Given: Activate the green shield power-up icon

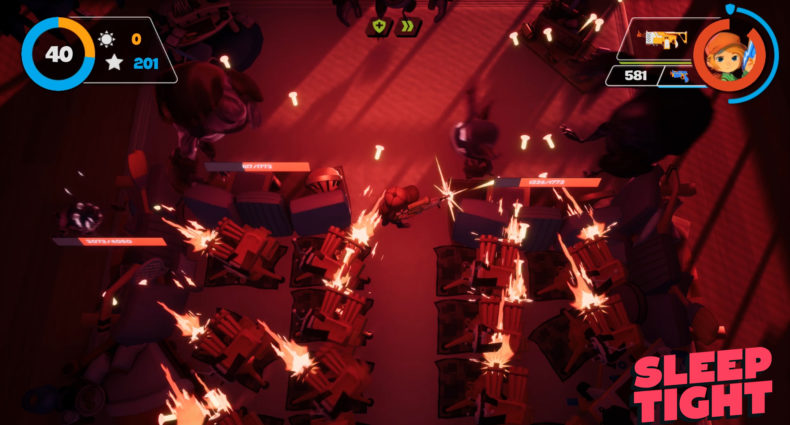Looking at the screenshot, I should [x=380, y=27].
